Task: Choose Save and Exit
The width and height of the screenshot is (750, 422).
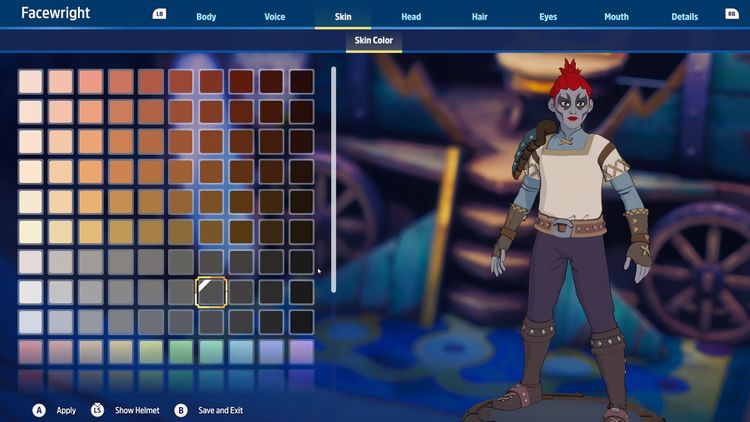Action: click(220, 410)
